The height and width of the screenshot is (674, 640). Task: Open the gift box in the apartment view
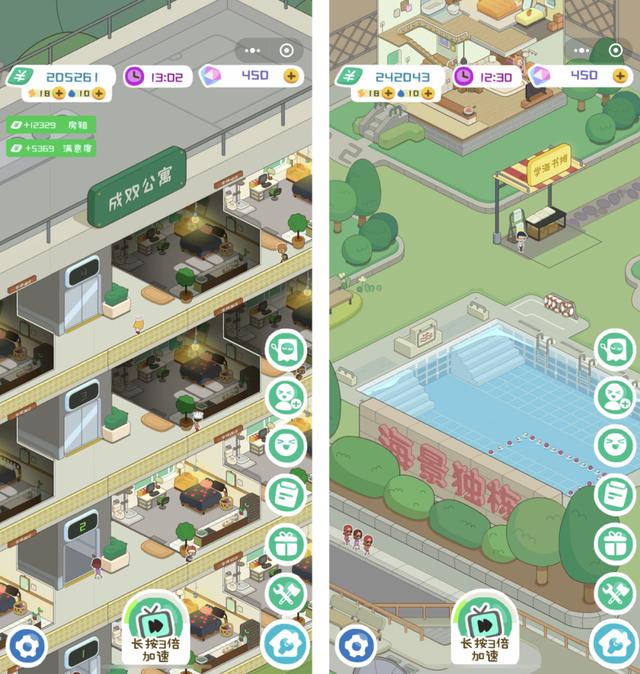point(287,544)
